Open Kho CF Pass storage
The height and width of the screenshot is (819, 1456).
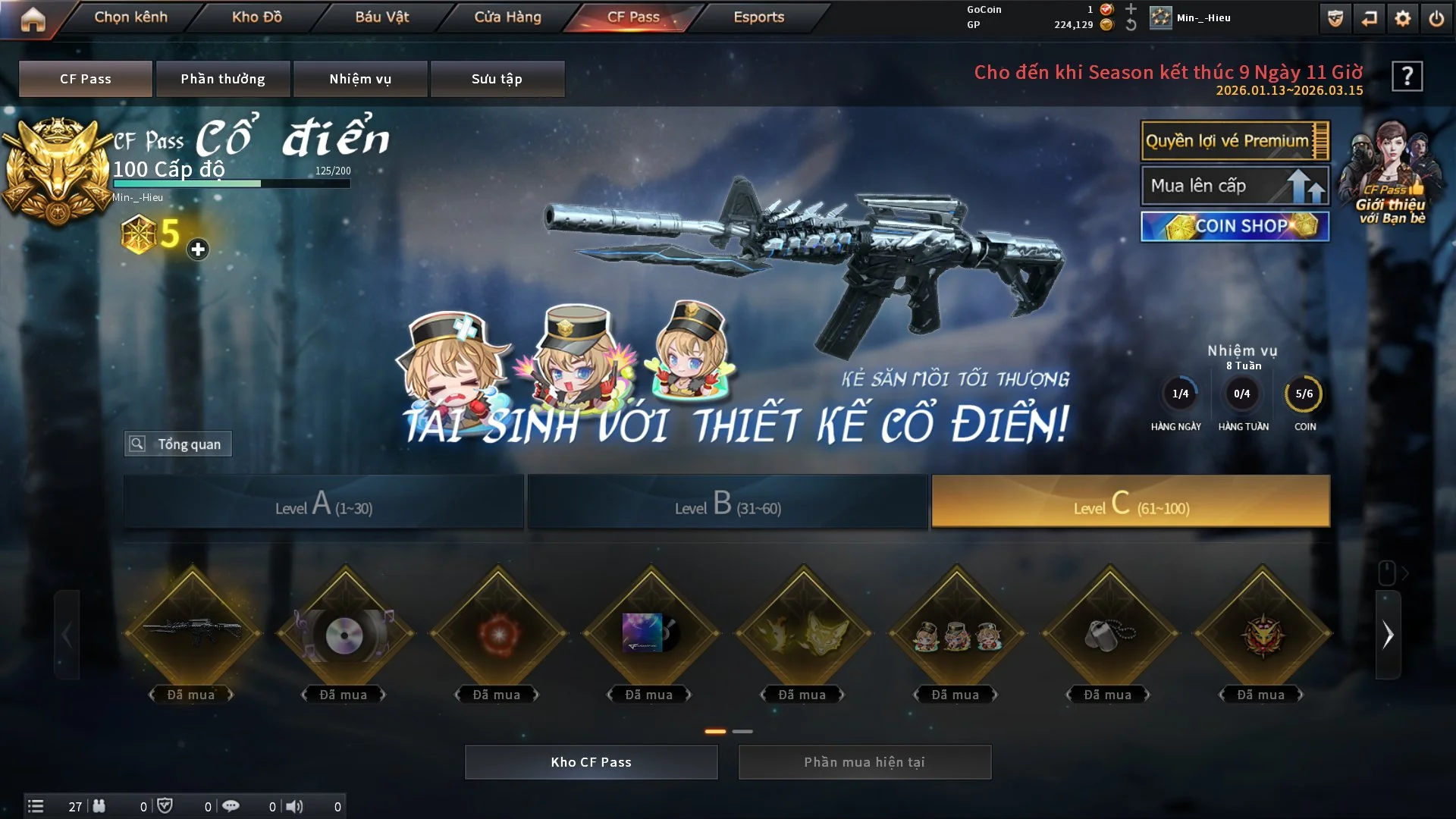click(591, 762)
